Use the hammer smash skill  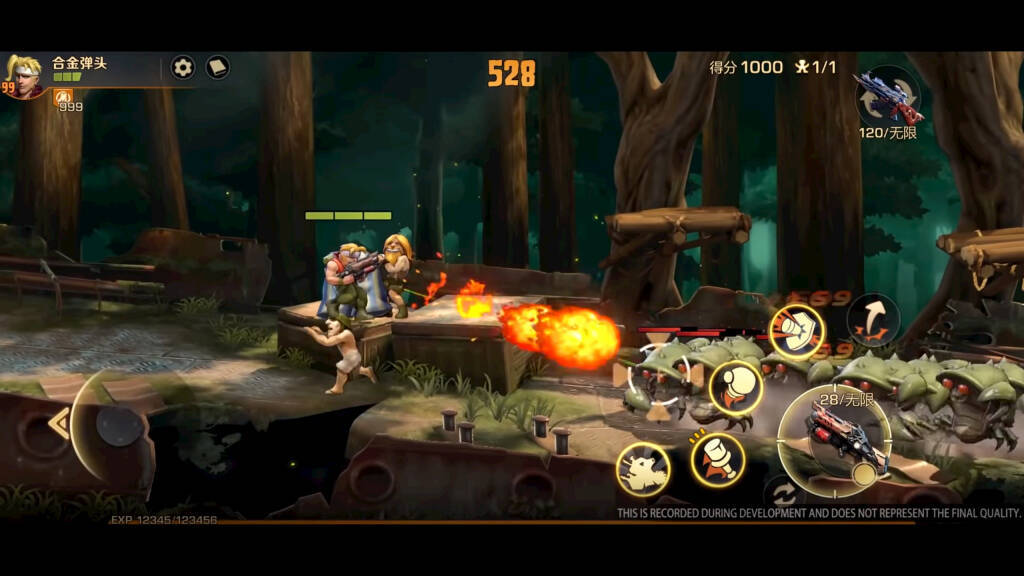click(717, 460)
